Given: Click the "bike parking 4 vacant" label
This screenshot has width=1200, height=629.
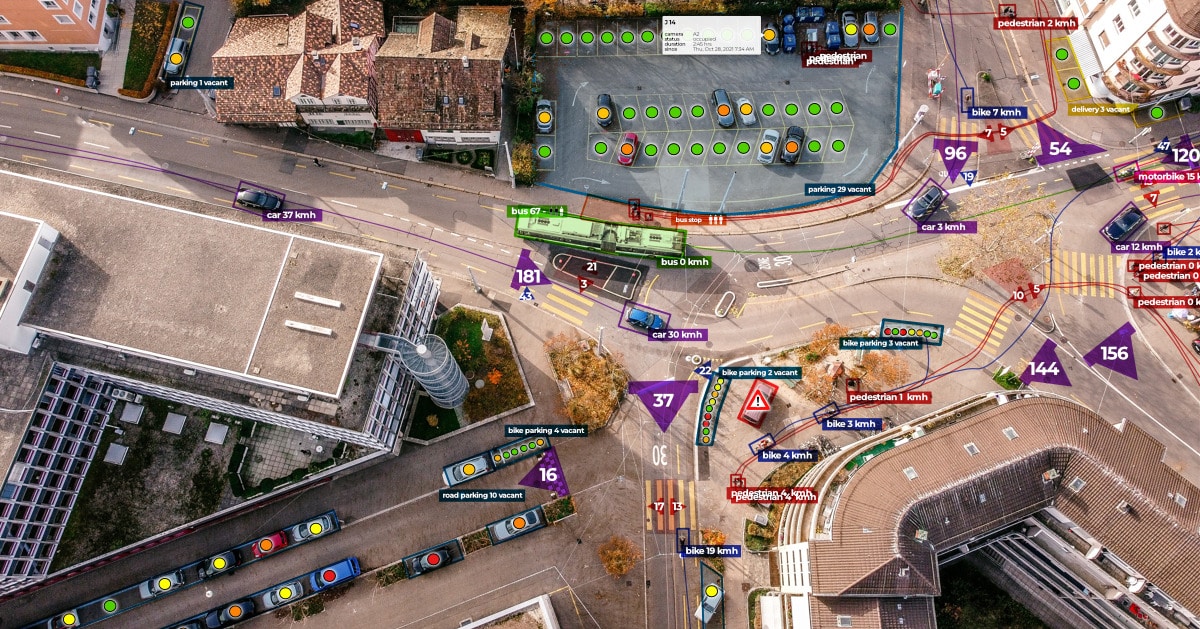Looking at the screenshot, I should click(x=546, y=430).
